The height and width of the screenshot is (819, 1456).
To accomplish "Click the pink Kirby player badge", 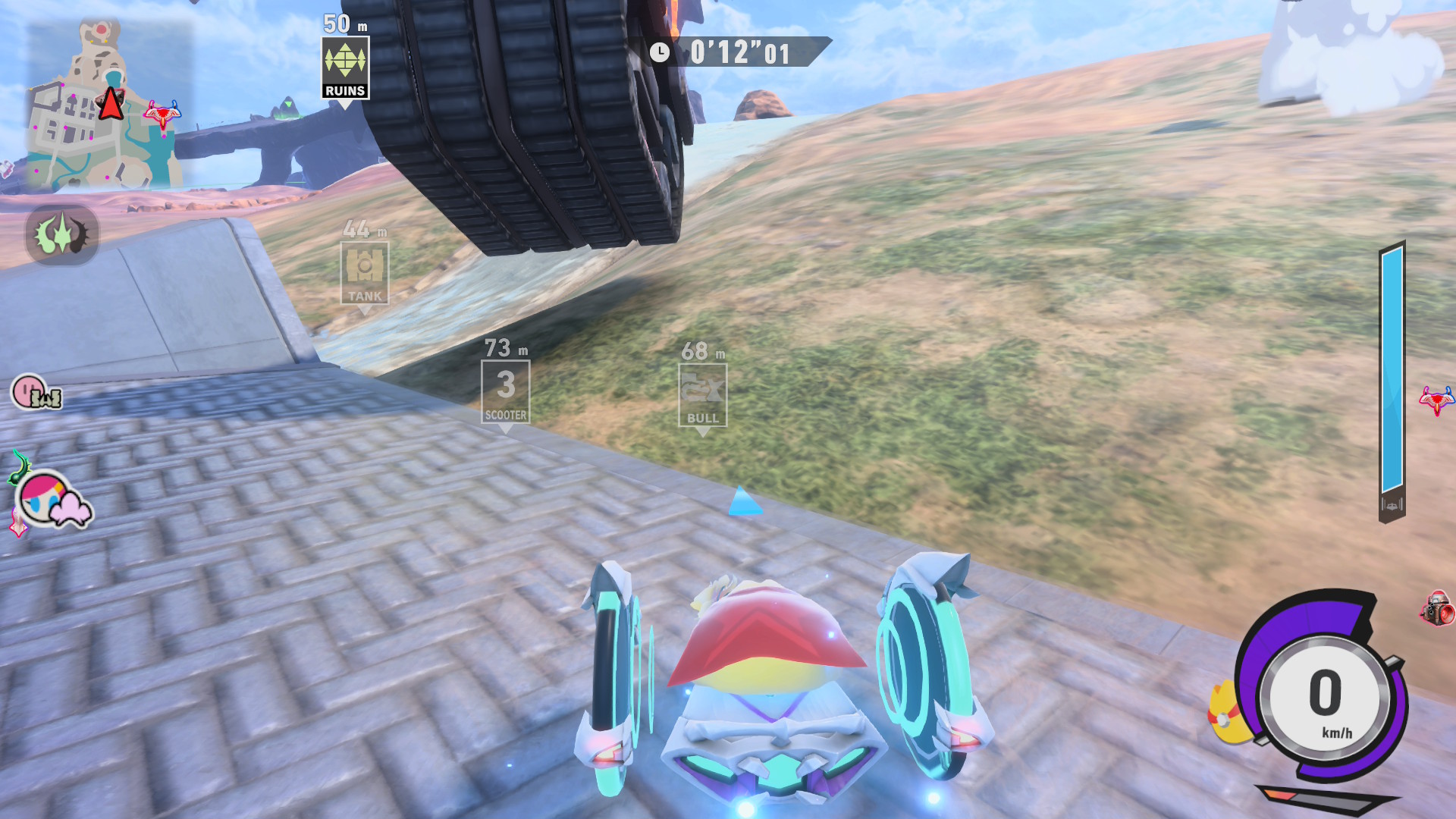I will pyautogui.click(x=36, y=393).
